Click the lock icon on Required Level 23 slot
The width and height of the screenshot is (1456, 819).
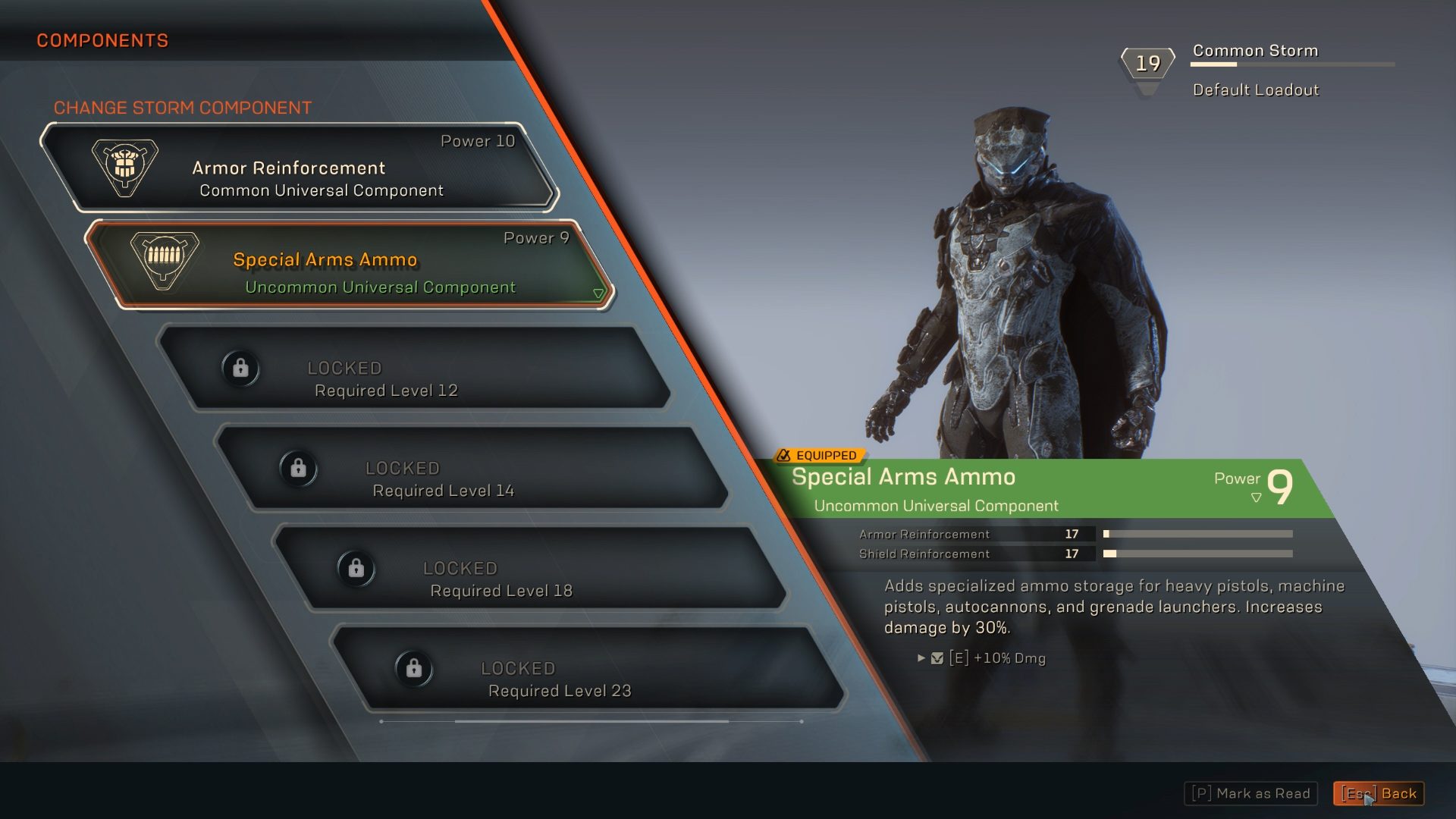click(414, 669)
